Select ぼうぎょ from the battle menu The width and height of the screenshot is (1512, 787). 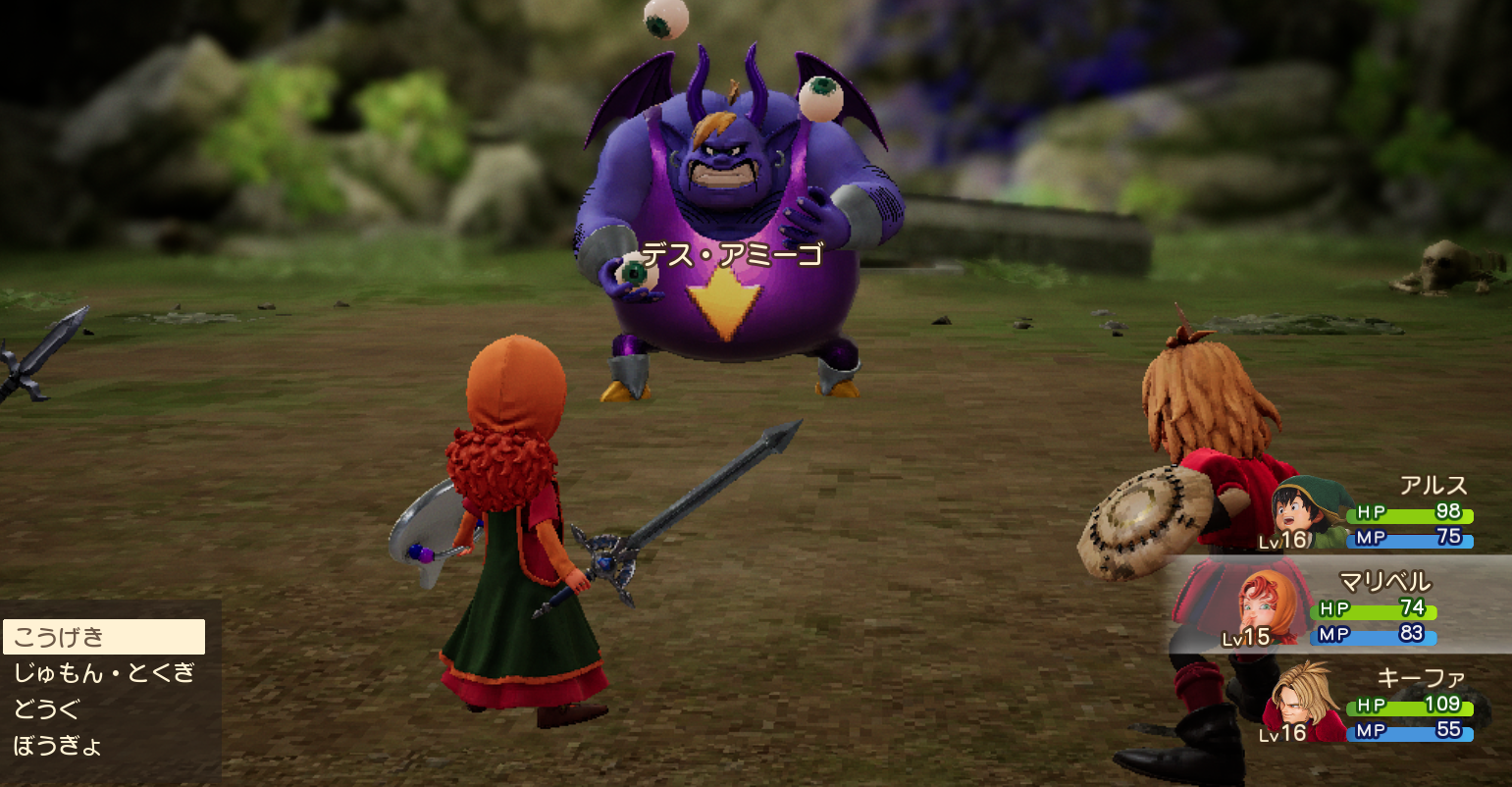point(59,744)
